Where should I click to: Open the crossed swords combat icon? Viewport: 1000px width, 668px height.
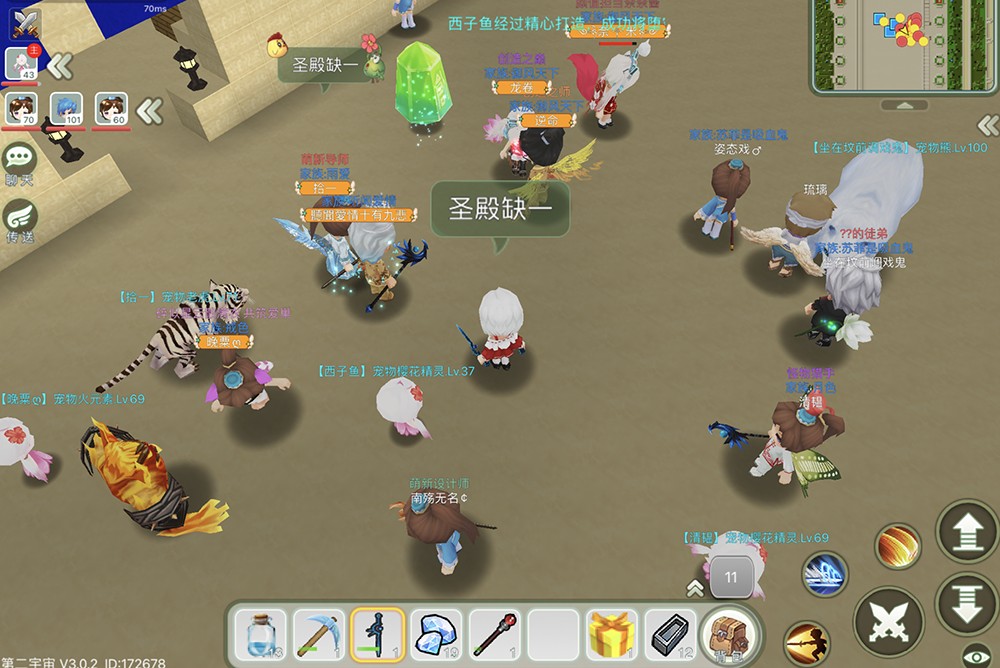(20, 23)
